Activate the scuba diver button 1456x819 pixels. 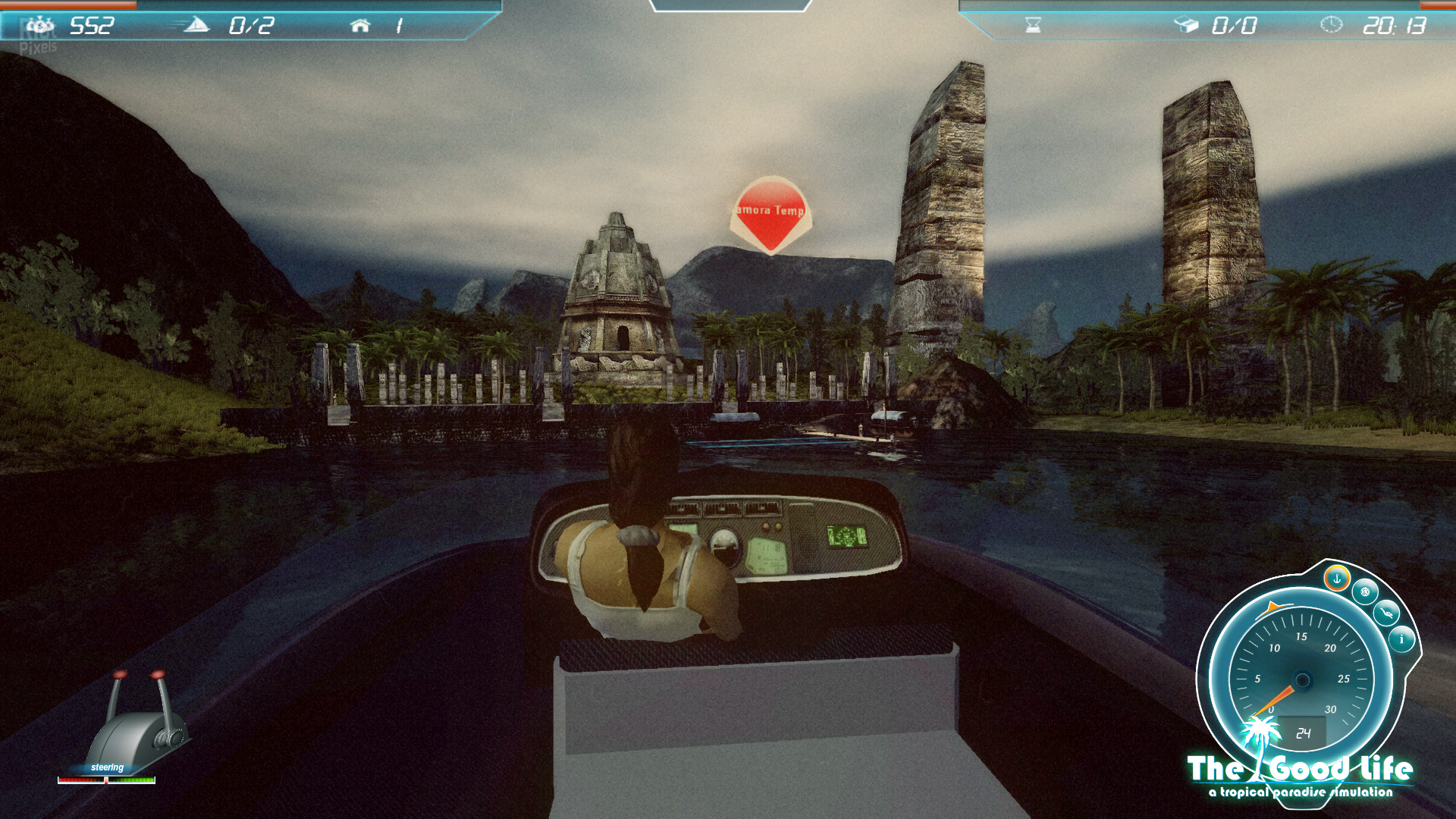click(x=1386, y=612)
